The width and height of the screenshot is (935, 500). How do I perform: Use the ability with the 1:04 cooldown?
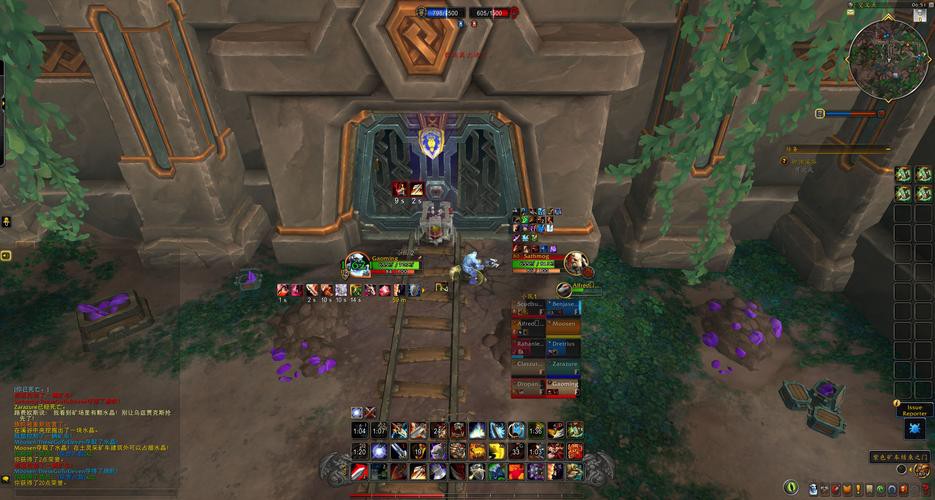(x=360, y=430)
